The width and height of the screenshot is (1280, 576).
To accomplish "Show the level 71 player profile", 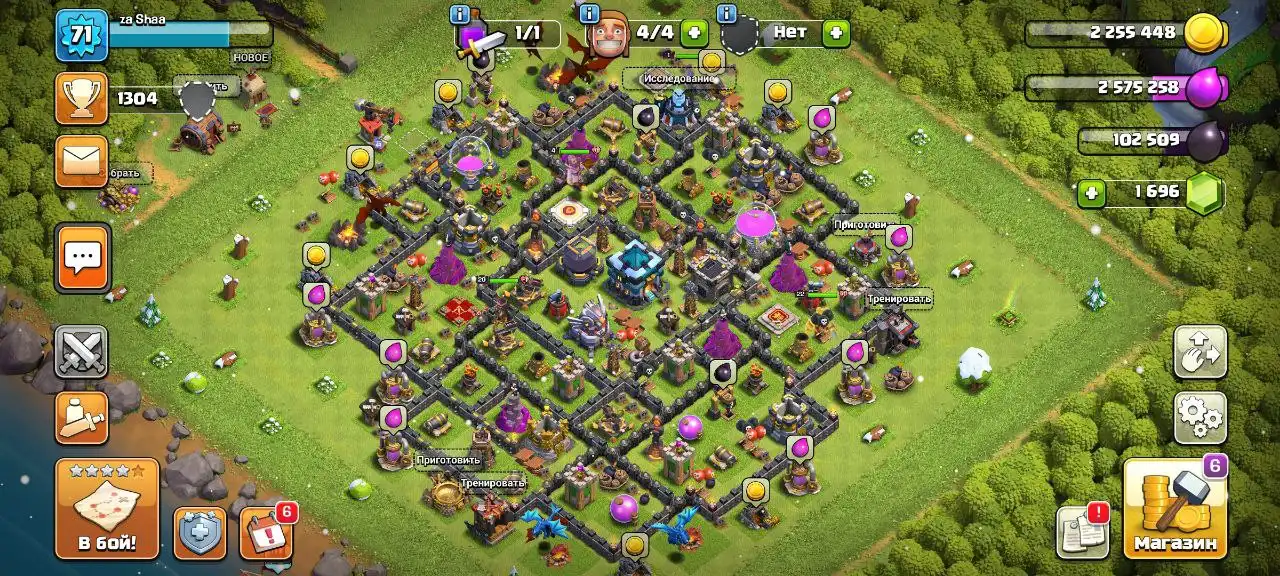I will tap(82, 36).
